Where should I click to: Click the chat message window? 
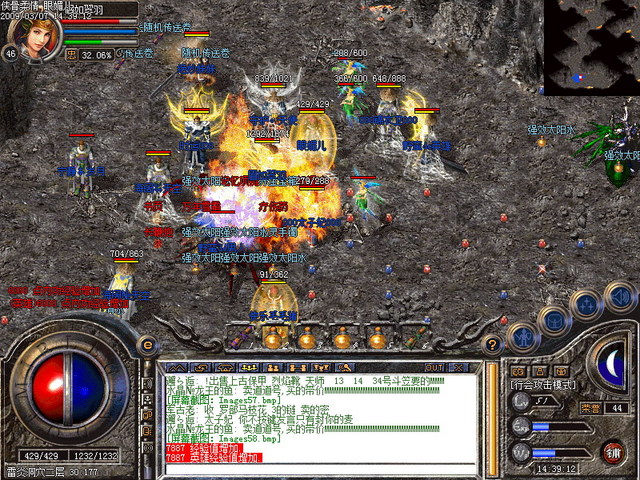click(322, 412)
